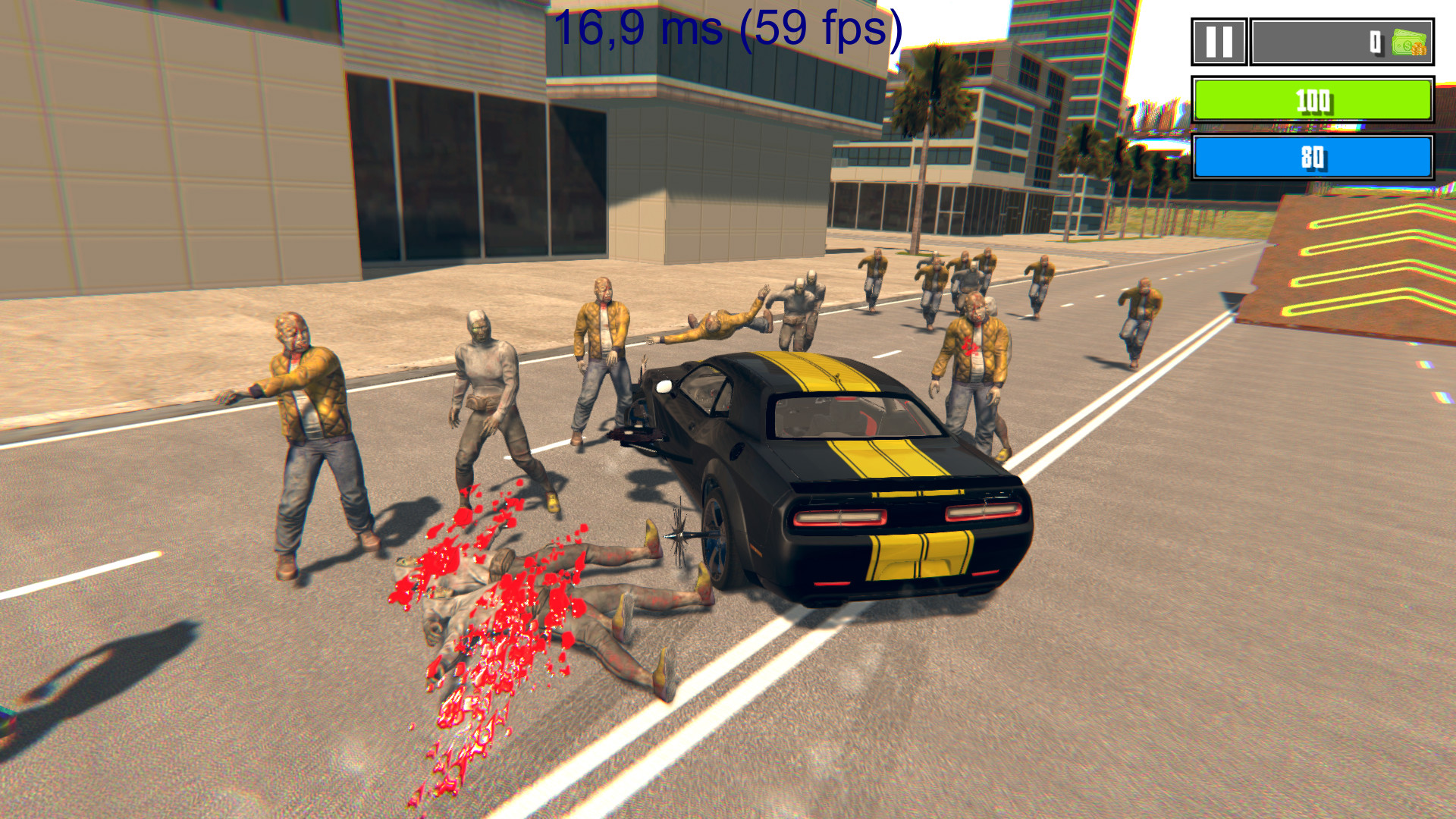Click the pause icon in top-right HUD
The height and width of the screenshot is (819, 1456).
pyautogui.click(x=1219, y=42)
